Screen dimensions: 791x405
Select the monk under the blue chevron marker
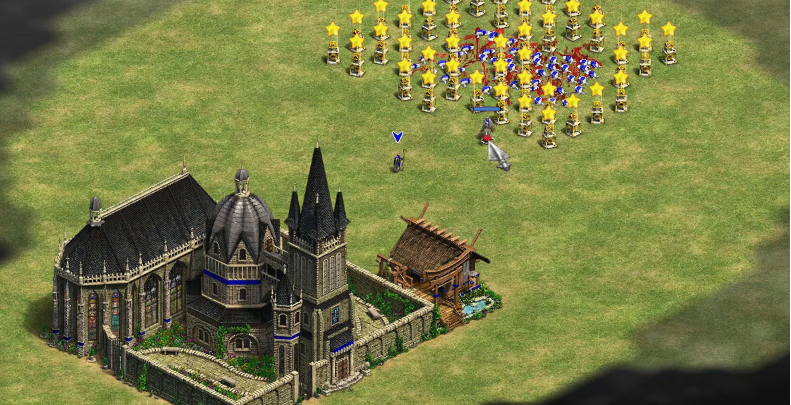point(398,160)
